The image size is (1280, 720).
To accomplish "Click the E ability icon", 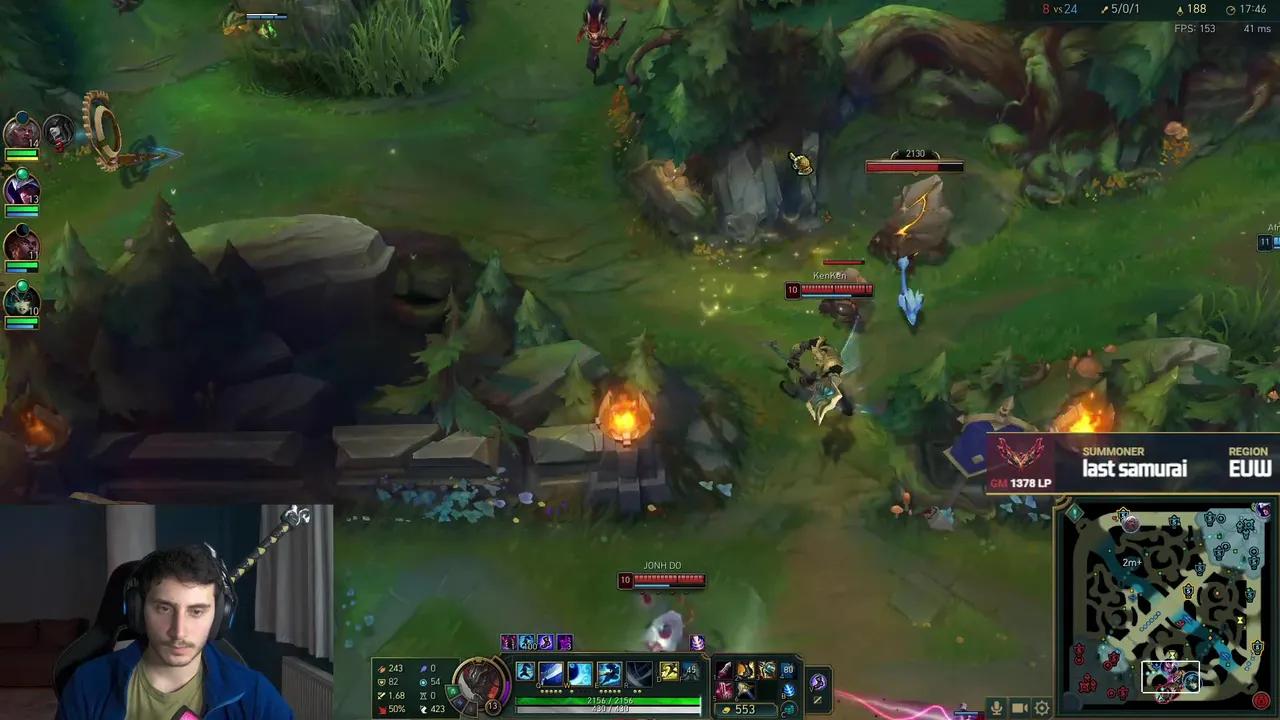I will coord(608,673).
